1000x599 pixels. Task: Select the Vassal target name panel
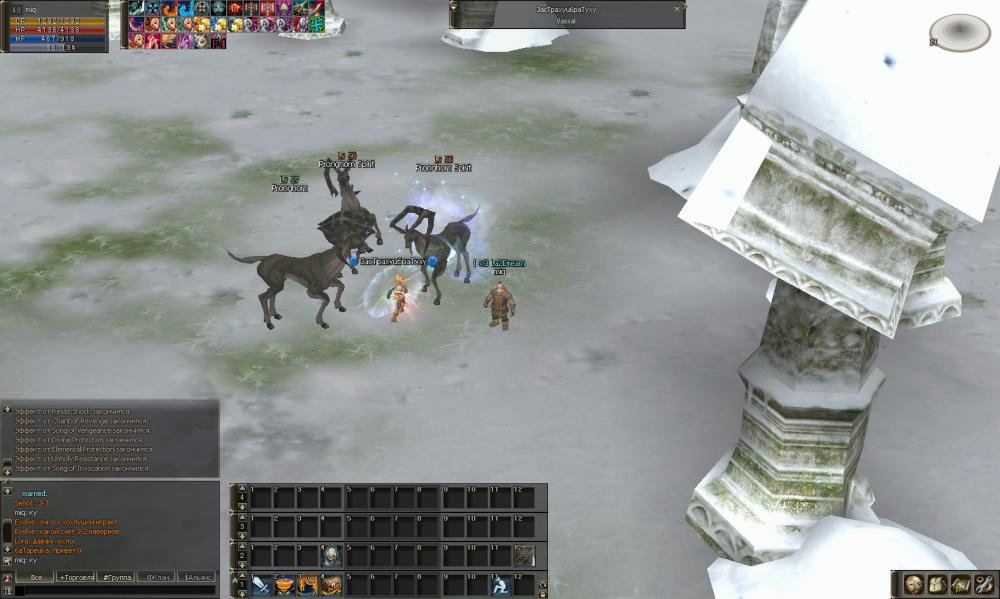566,14
